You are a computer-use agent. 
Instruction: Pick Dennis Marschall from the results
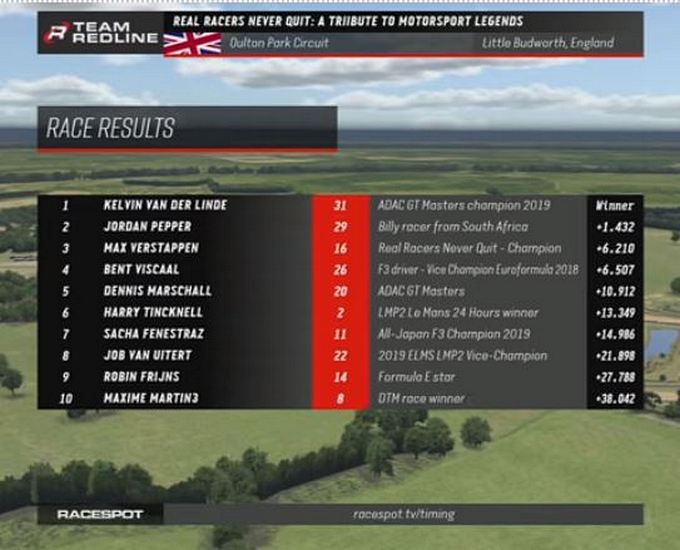pyautogui.click(x=158, y=291)
